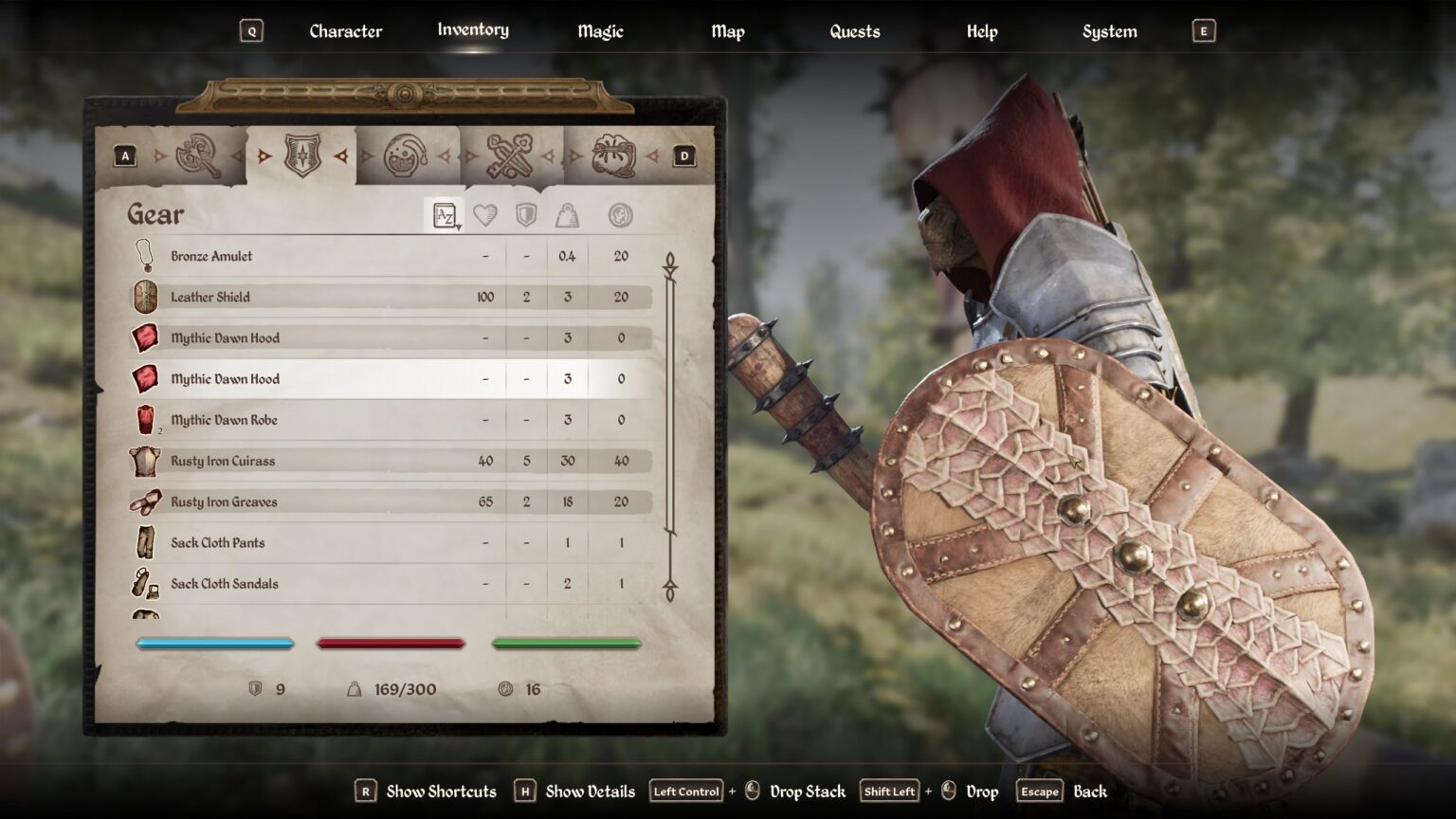Viewport: 1456px width, 819px height.
Task: Switch to the Quests menu
Action: 854,30
